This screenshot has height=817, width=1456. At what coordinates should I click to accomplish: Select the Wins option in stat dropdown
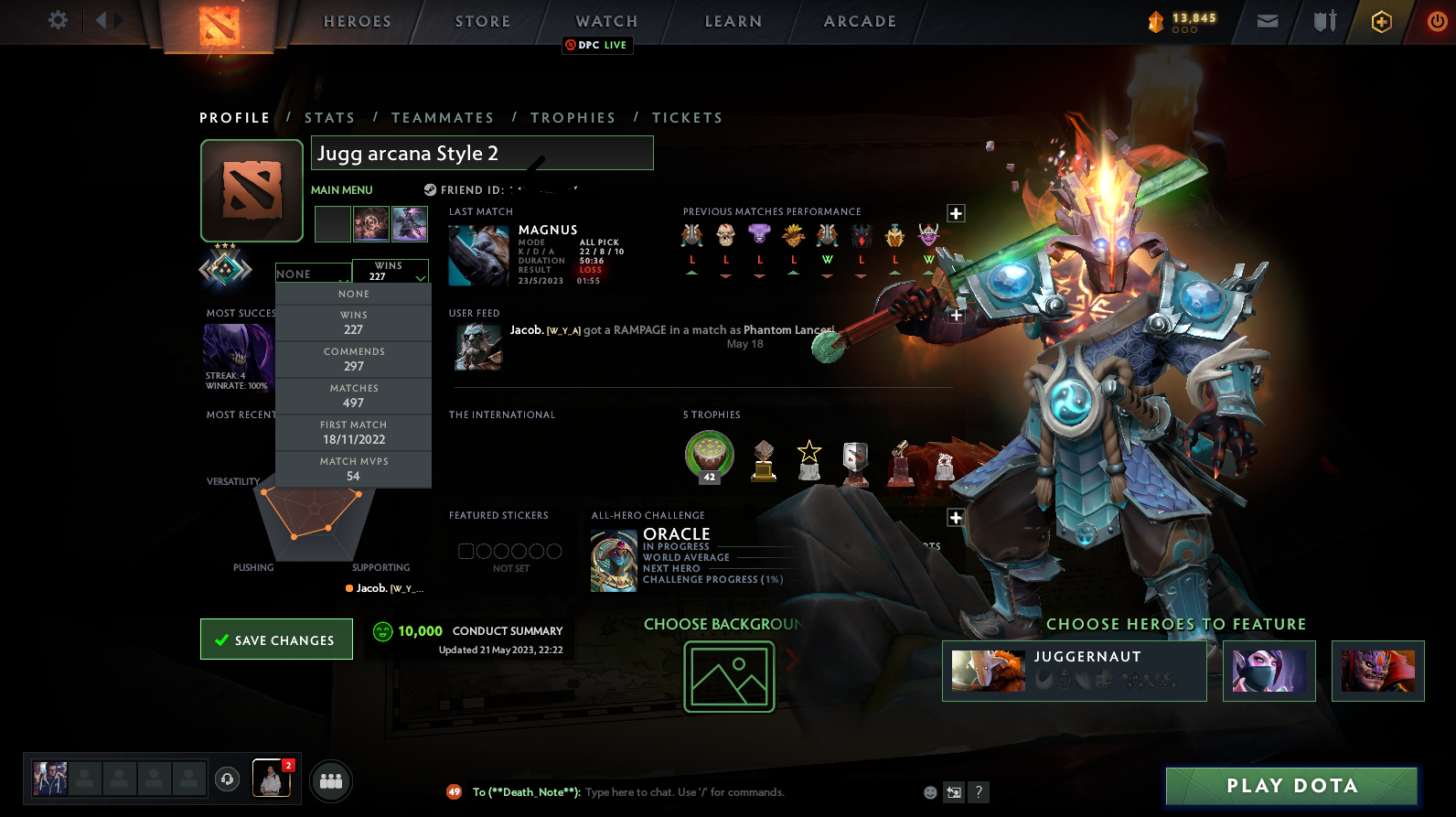[x=353, y=321]
